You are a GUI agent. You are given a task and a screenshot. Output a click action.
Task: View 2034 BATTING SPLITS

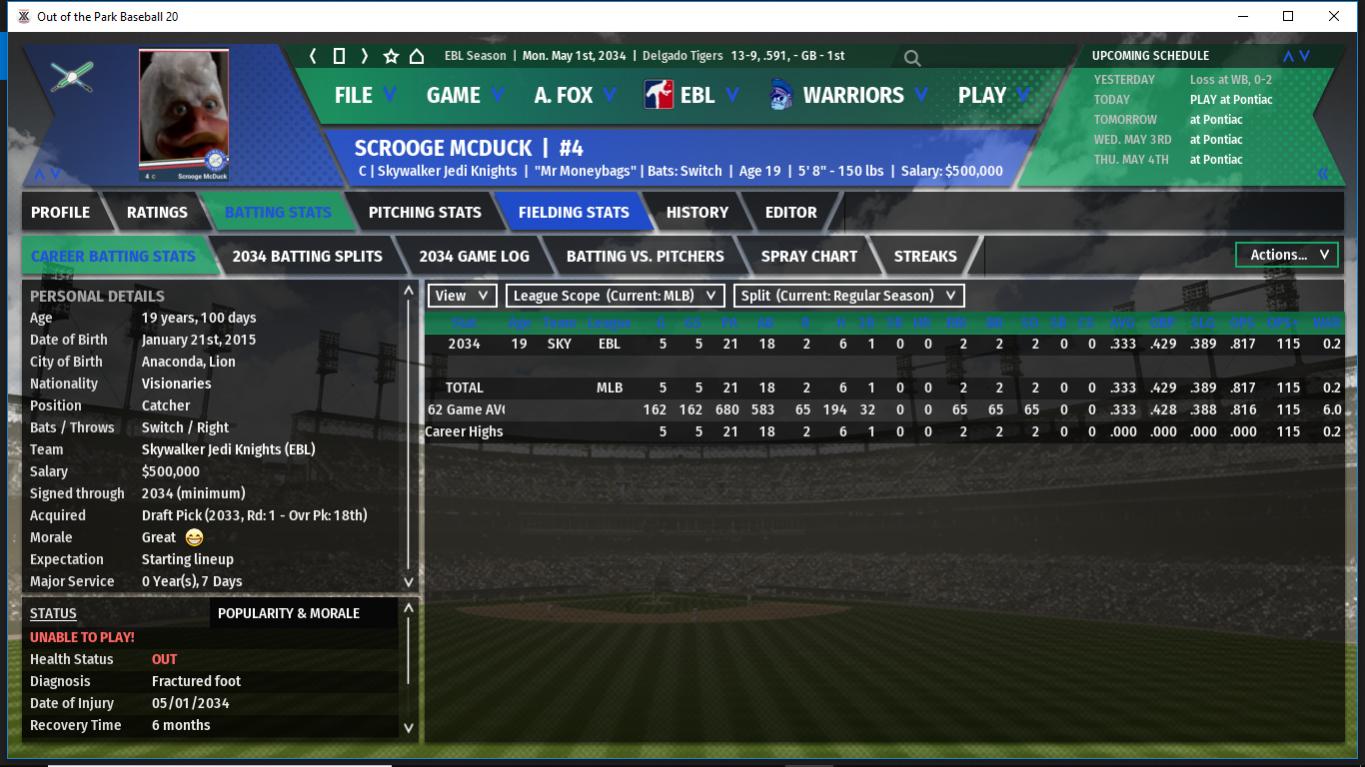click(307, 256)
